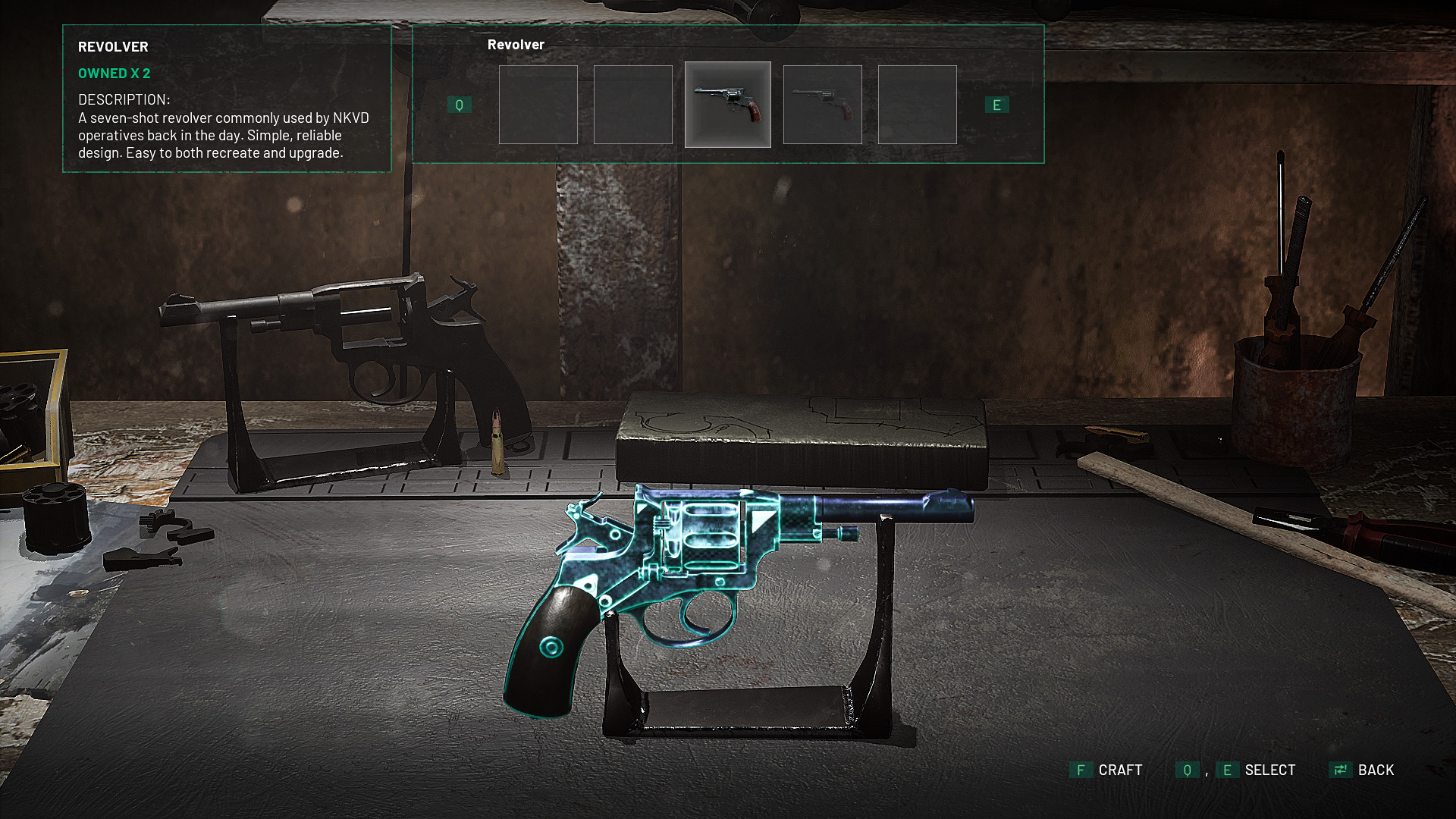Click the REVOLVER title in the info panel
Image resolution: width=1456 pixels, height=819 pixels.
pos(113,46)
